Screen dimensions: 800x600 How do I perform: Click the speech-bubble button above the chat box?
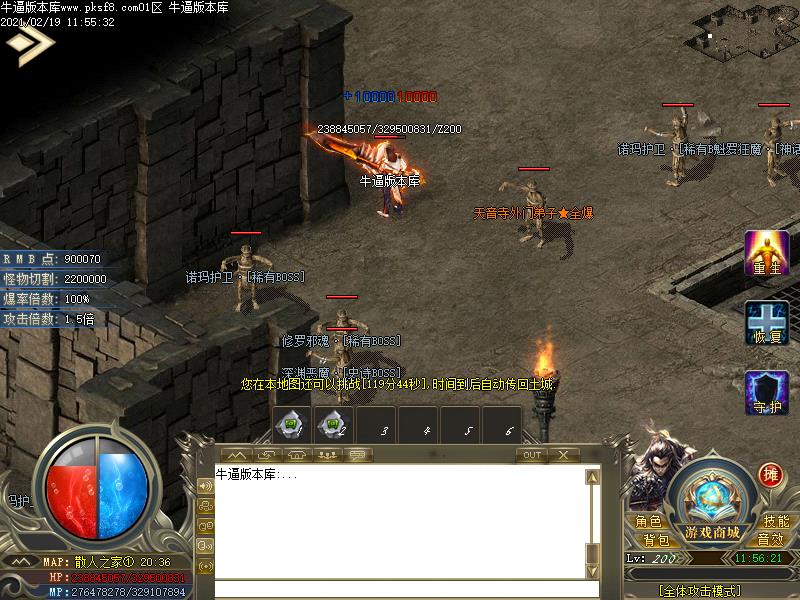(359, 455)
